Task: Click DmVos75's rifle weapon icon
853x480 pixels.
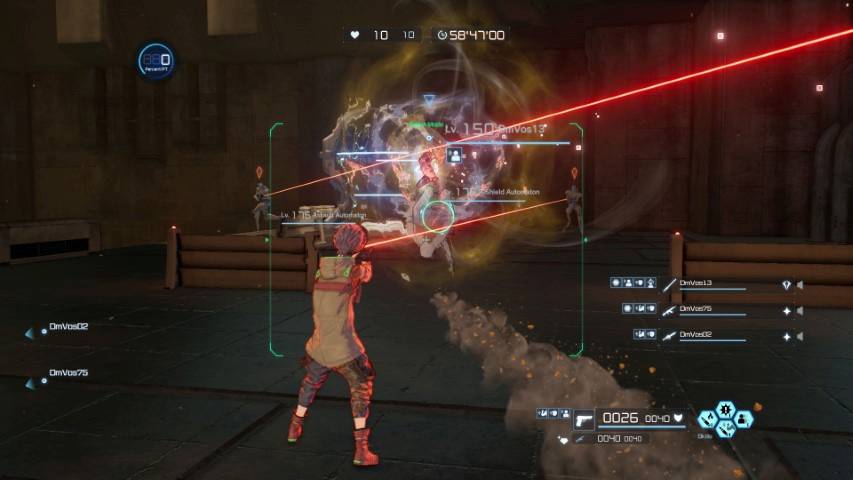Action: (669, 310)
